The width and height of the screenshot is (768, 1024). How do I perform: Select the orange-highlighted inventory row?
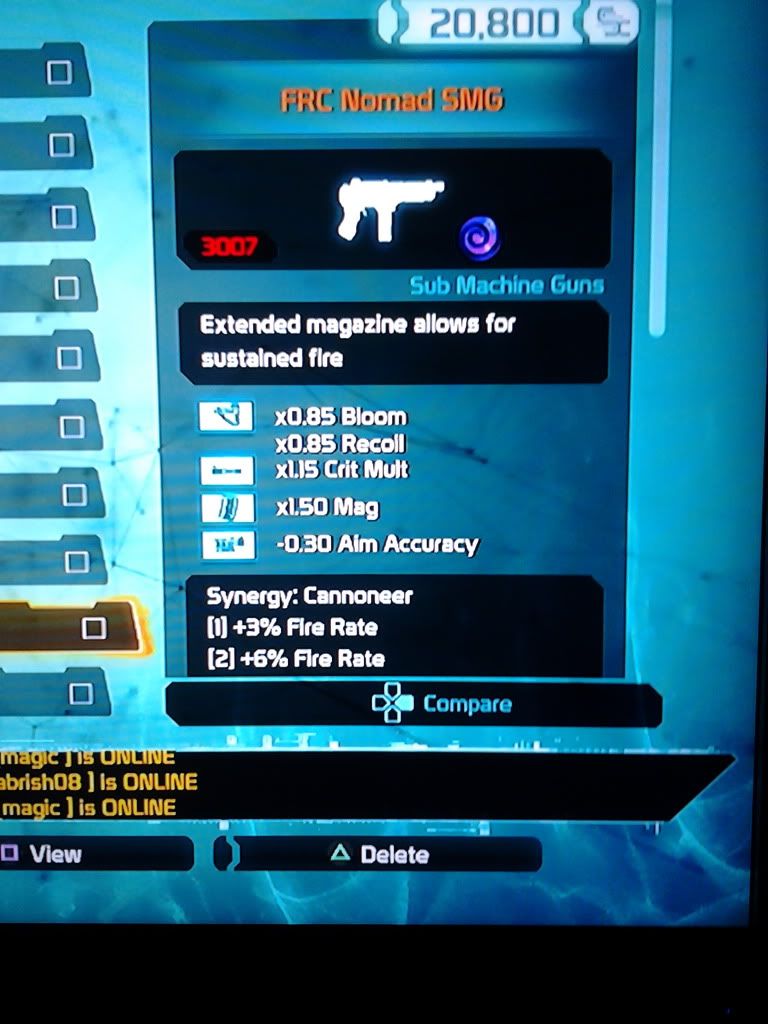pyautogui.click(x=70, y=627)
